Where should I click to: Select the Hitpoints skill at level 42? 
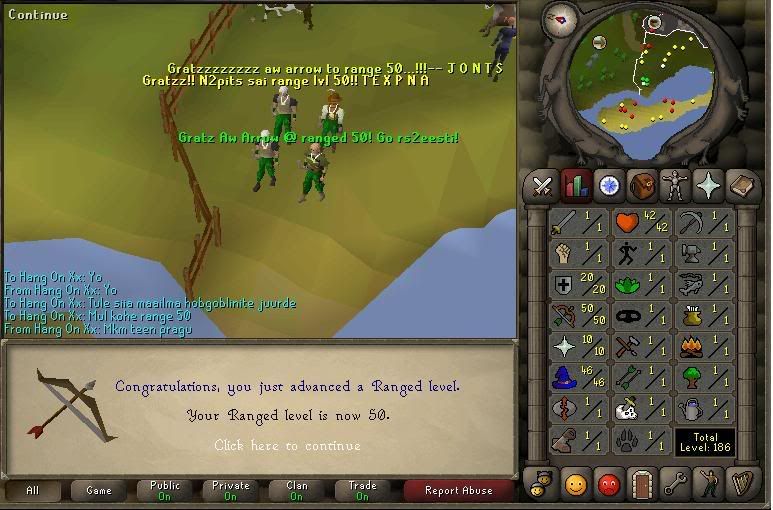point(641,224)
